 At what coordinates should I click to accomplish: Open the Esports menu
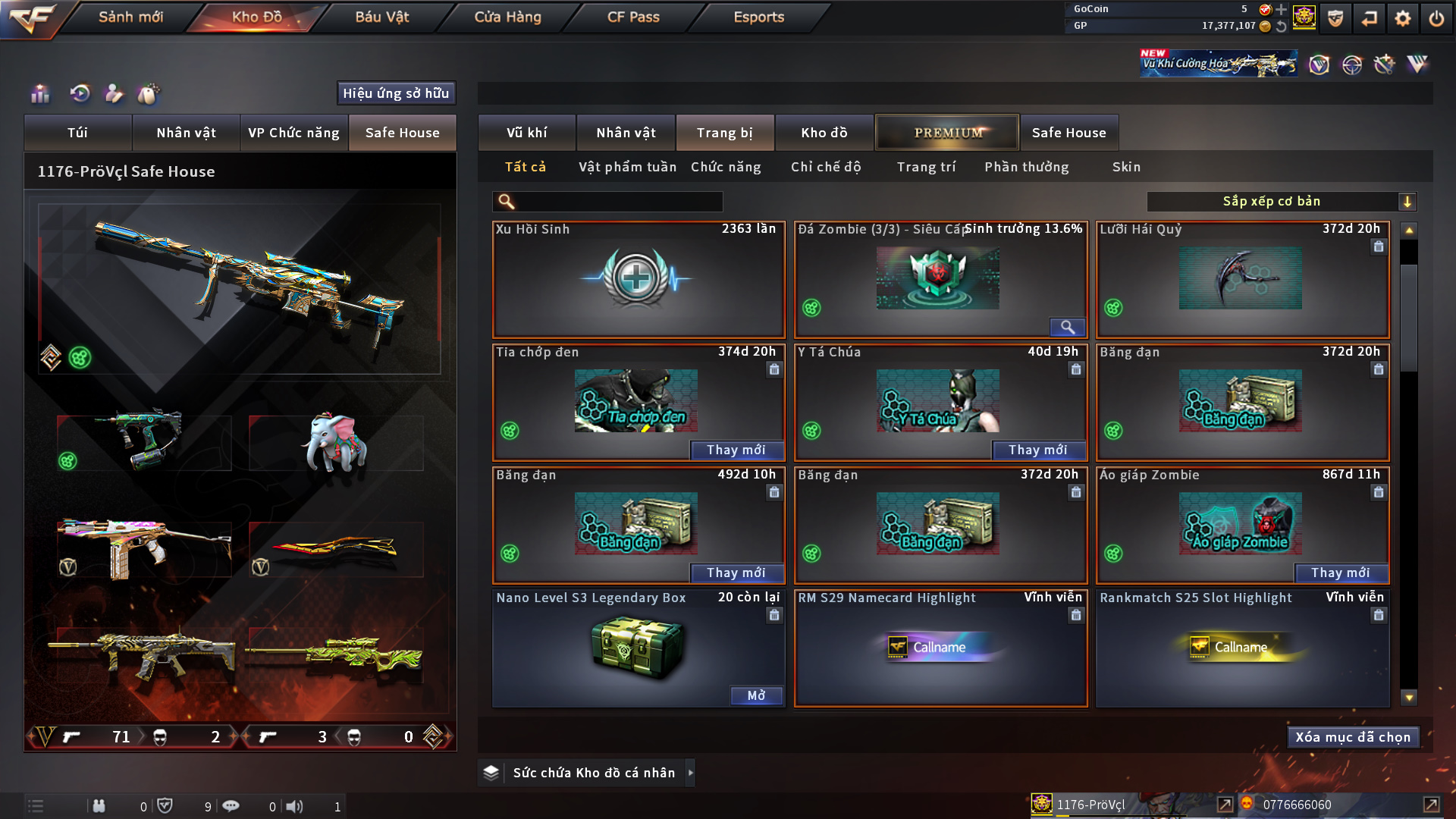pyautogui.click(x=758, y=17)
